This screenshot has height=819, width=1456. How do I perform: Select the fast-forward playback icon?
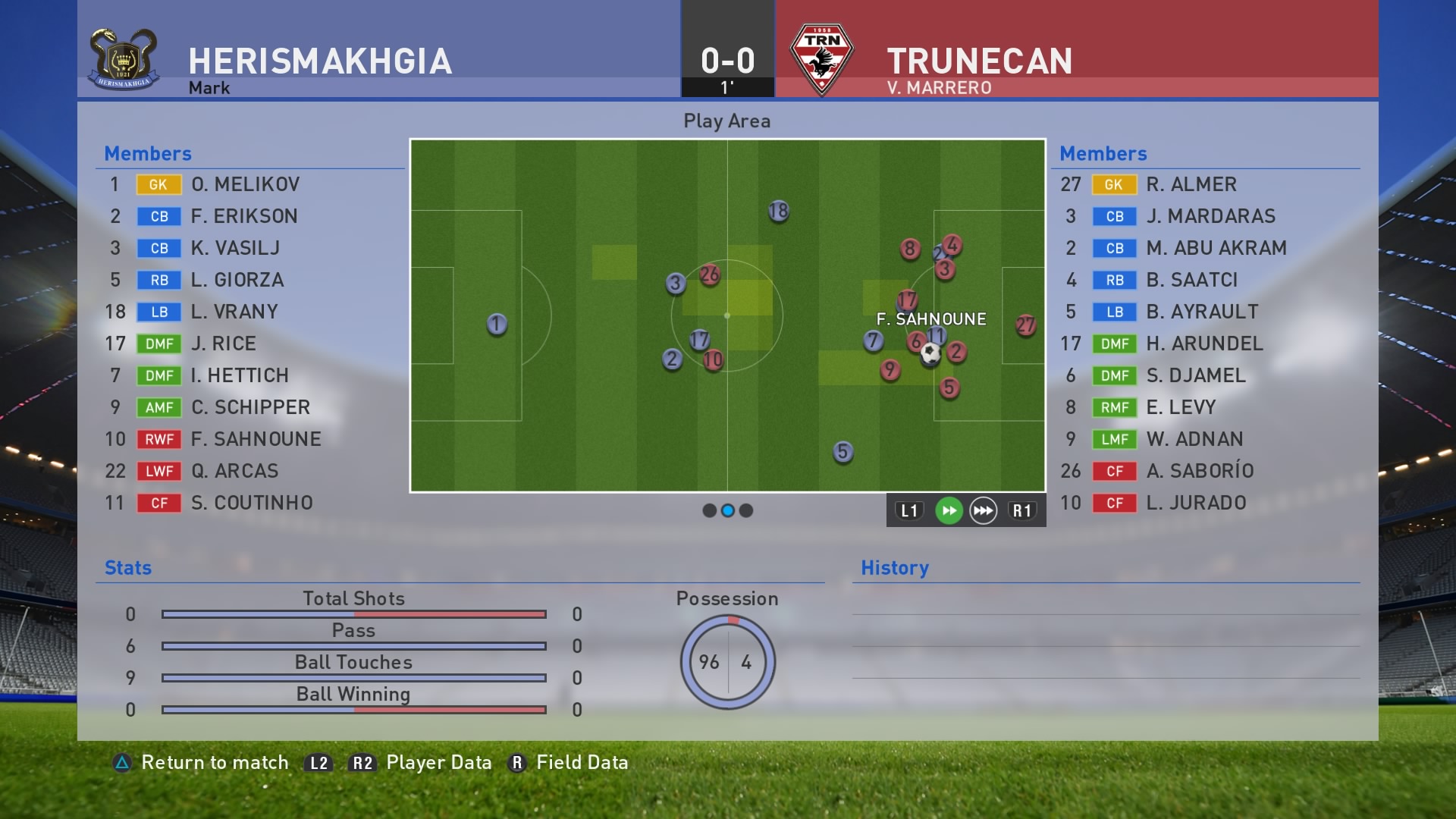(x=949, y=510)
